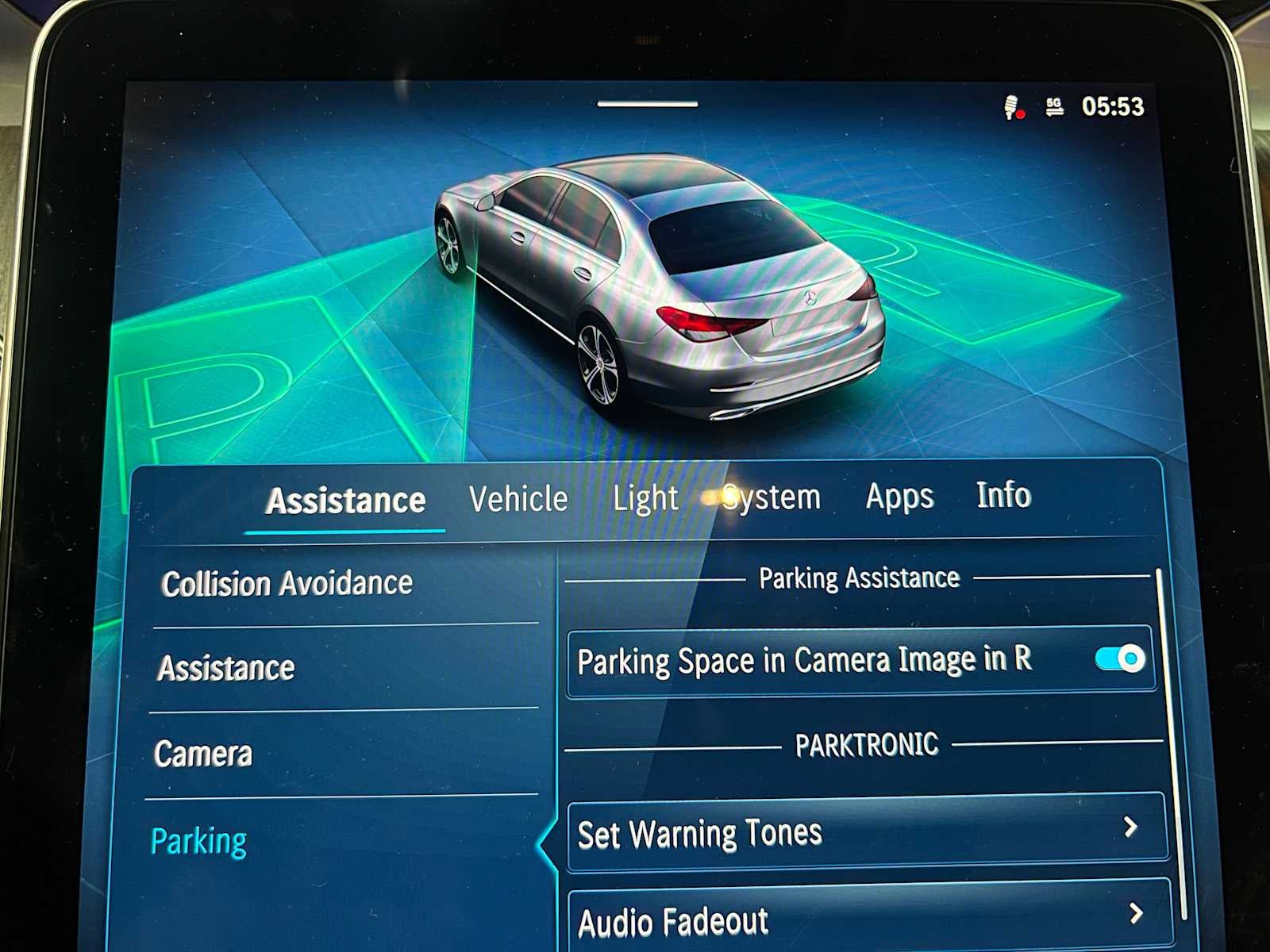The height and width of the screenshot is (952, 1270).
Task: Select the Parking settings section
Action: click(x=198, y=842)
